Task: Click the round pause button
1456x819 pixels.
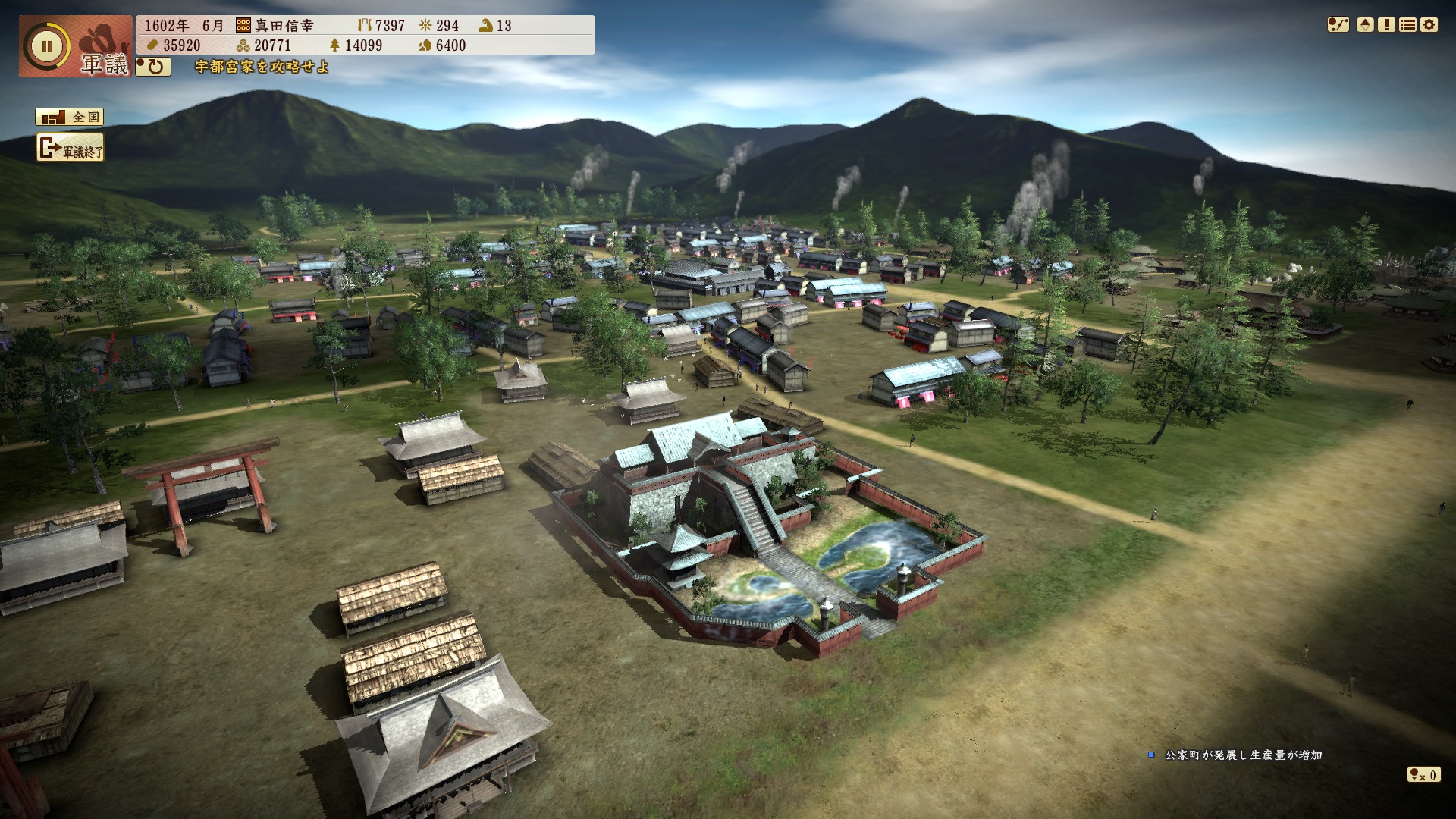Action: pyautogui.click(x=46, y=45)
